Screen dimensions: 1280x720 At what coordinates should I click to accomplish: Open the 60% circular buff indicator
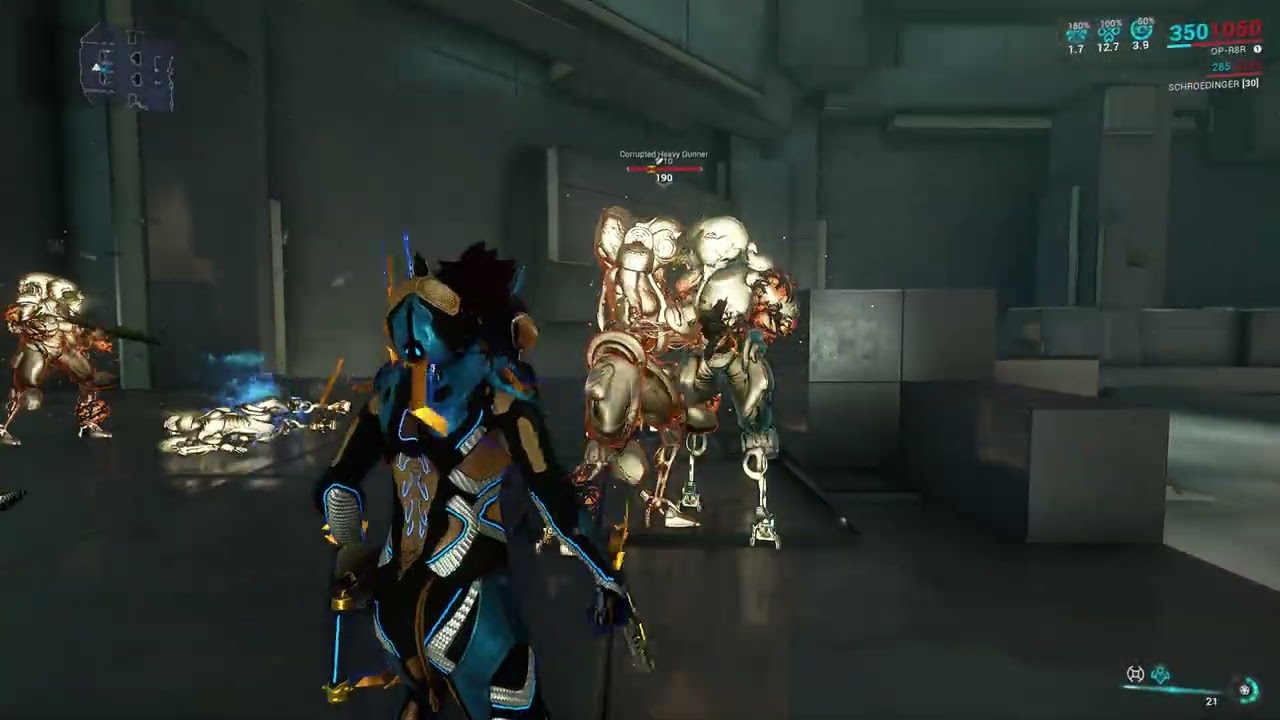pyautogui.click(x=1140, y=30)
